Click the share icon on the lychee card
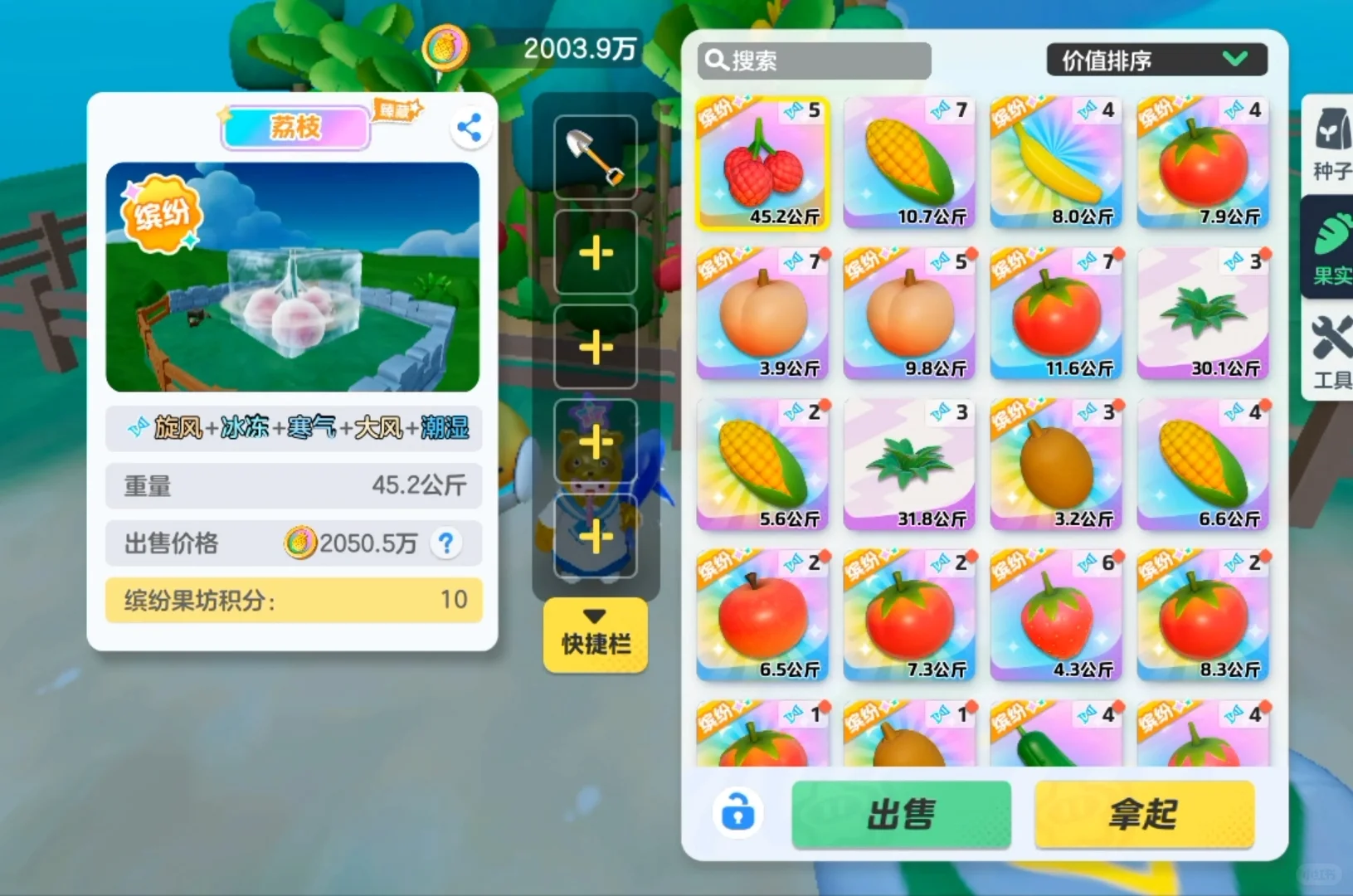This screenshot has height=896, width=1353. (x=470, y=126)
